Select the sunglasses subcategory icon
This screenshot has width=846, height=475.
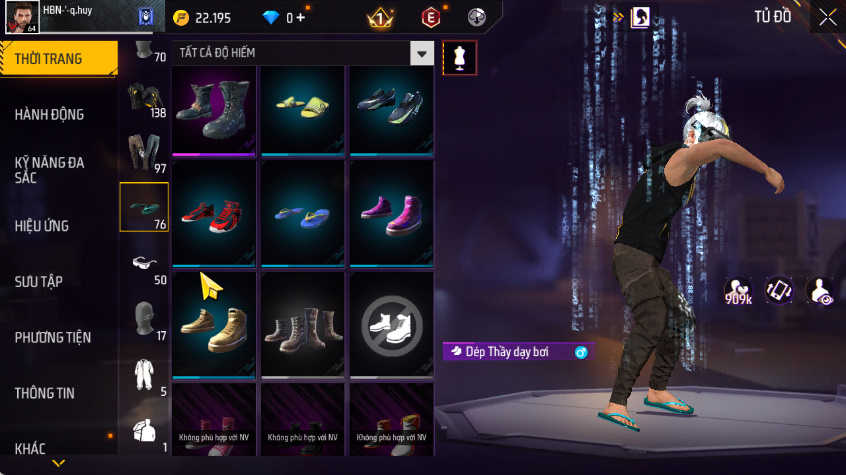pos(144,263)
